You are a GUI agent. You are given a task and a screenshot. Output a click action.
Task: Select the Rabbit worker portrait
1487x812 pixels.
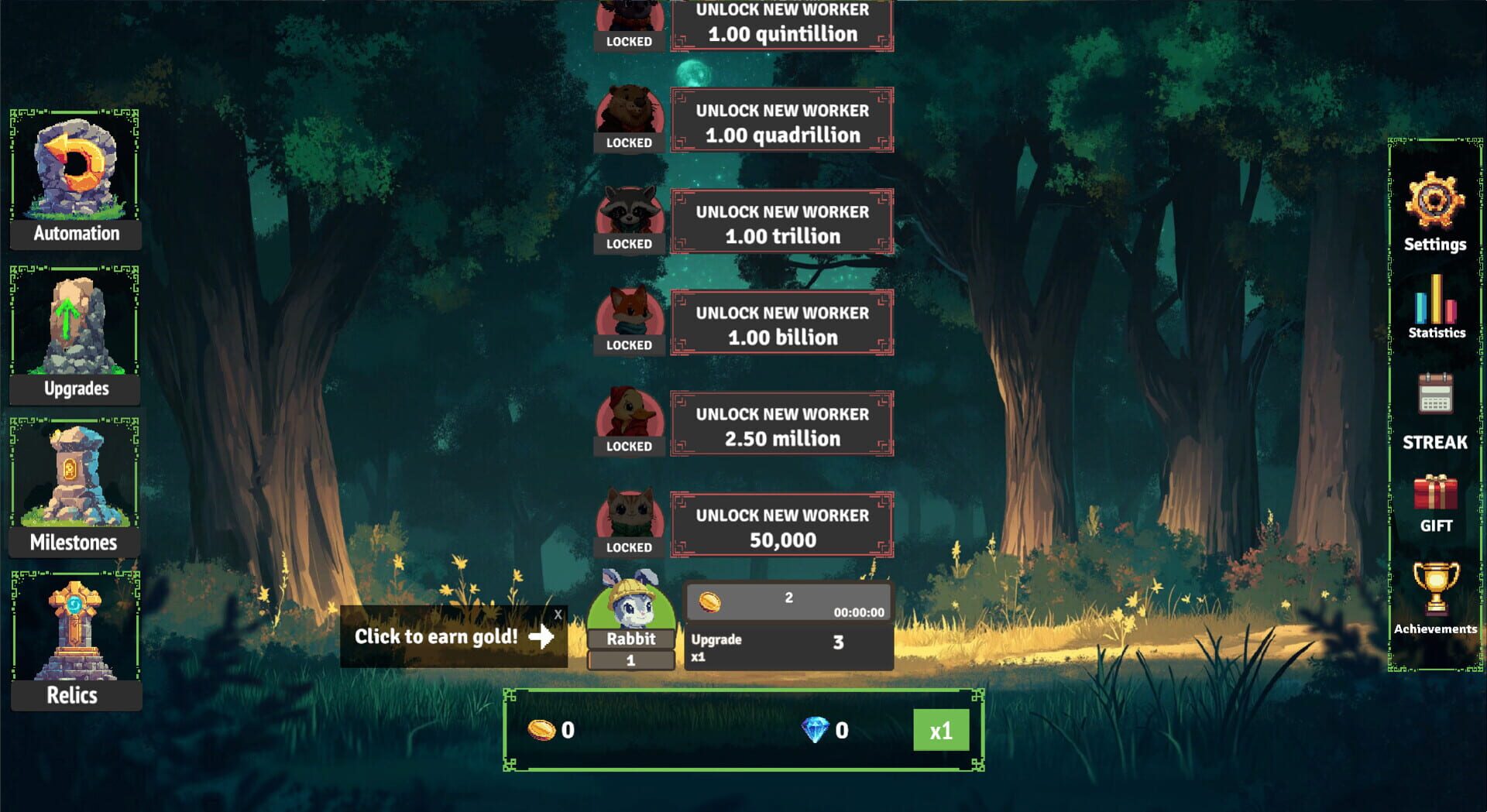[x=630, y=608]
